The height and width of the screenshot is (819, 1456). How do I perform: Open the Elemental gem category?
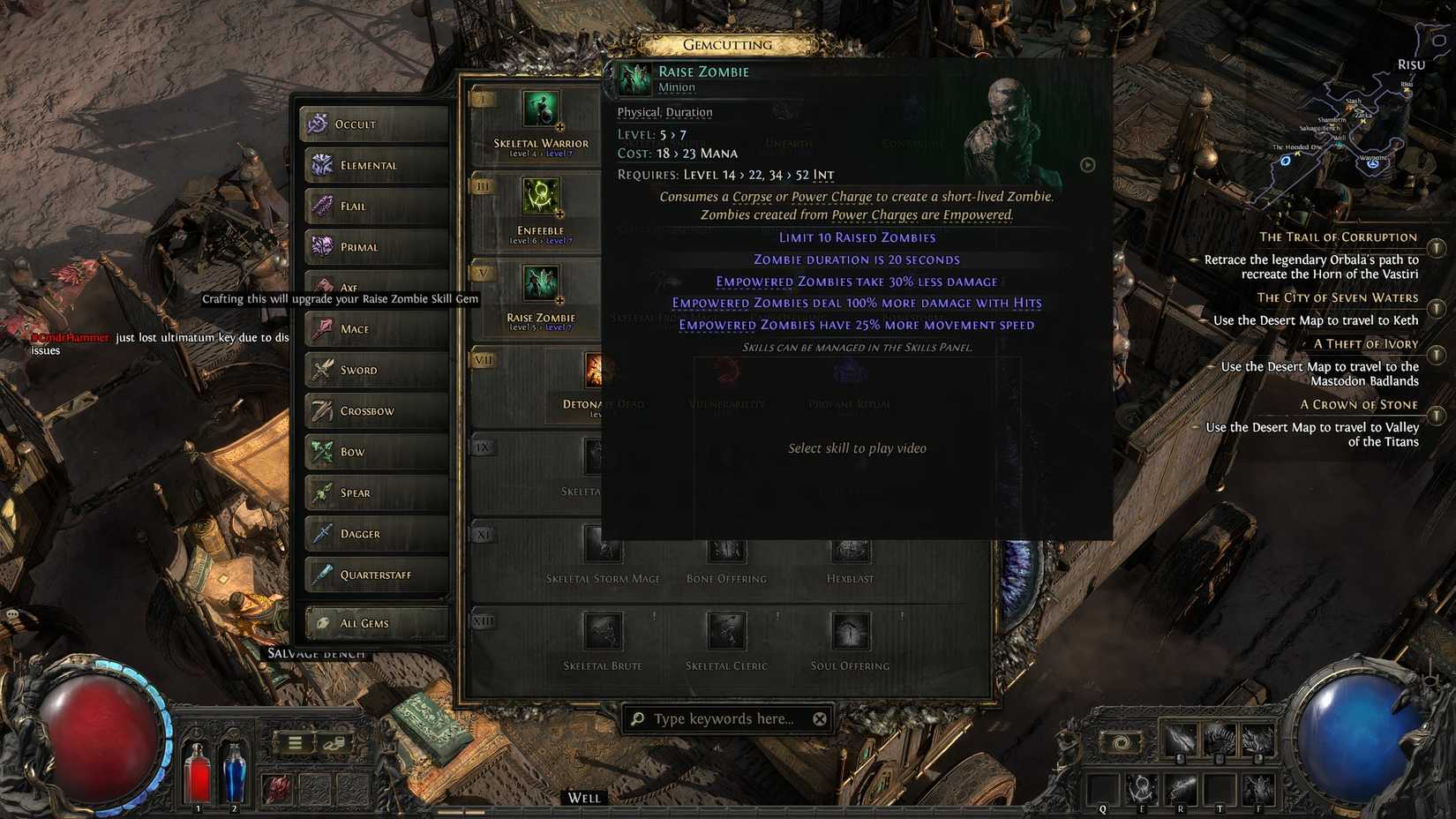(x=375, y=165)
